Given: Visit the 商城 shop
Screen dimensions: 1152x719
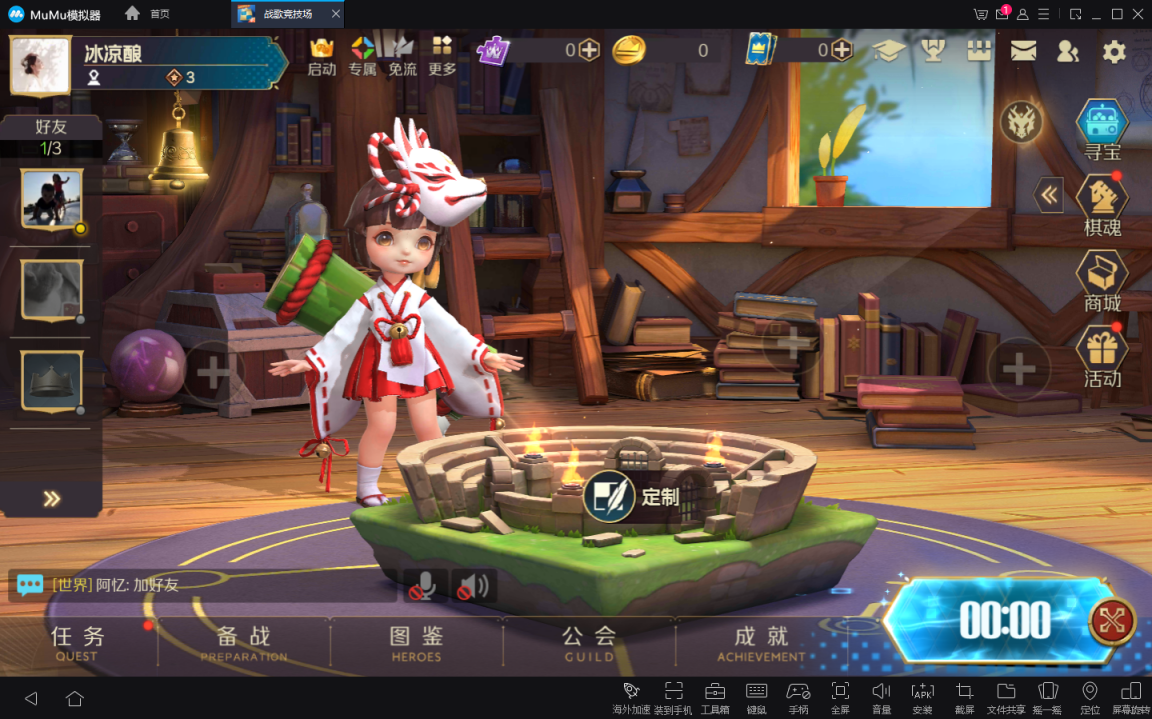Looking at the screenshot, I should [1102, 281].
